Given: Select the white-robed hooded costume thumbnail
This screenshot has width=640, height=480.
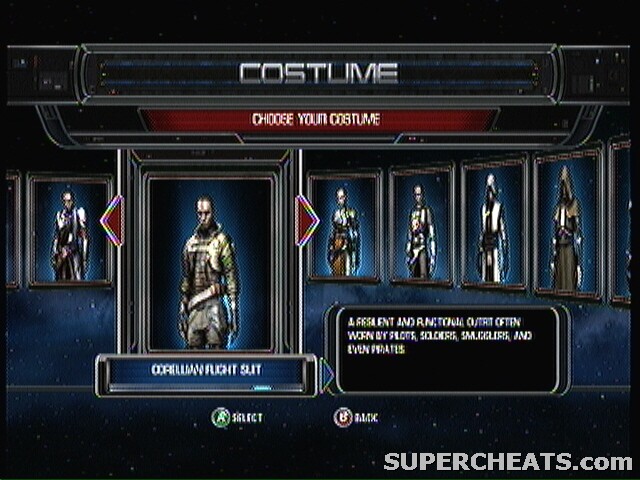Looking at the screenshot, I should coord(493,223).
